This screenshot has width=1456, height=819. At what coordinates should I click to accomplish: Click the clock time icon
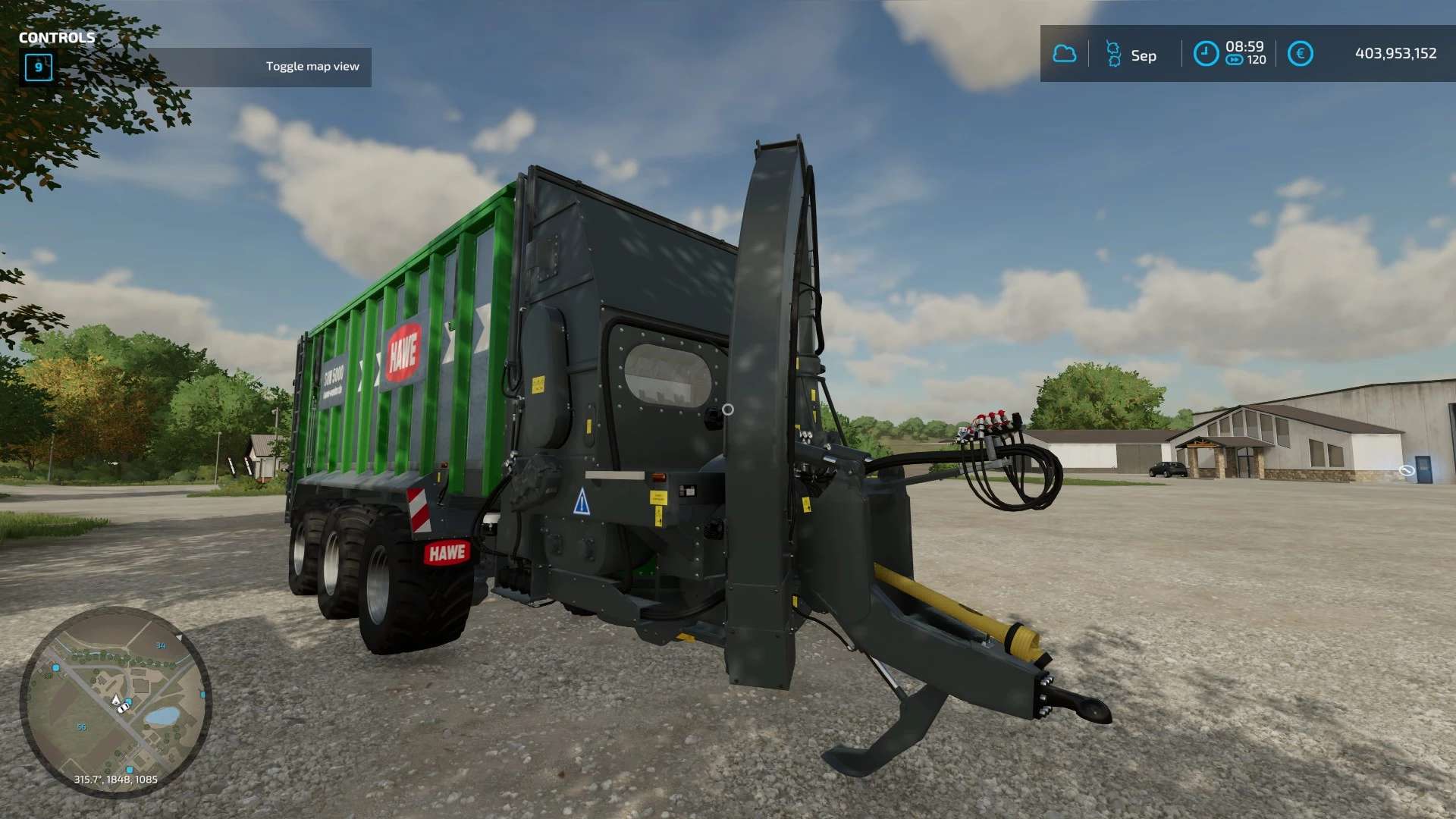tap(1206, 54)
